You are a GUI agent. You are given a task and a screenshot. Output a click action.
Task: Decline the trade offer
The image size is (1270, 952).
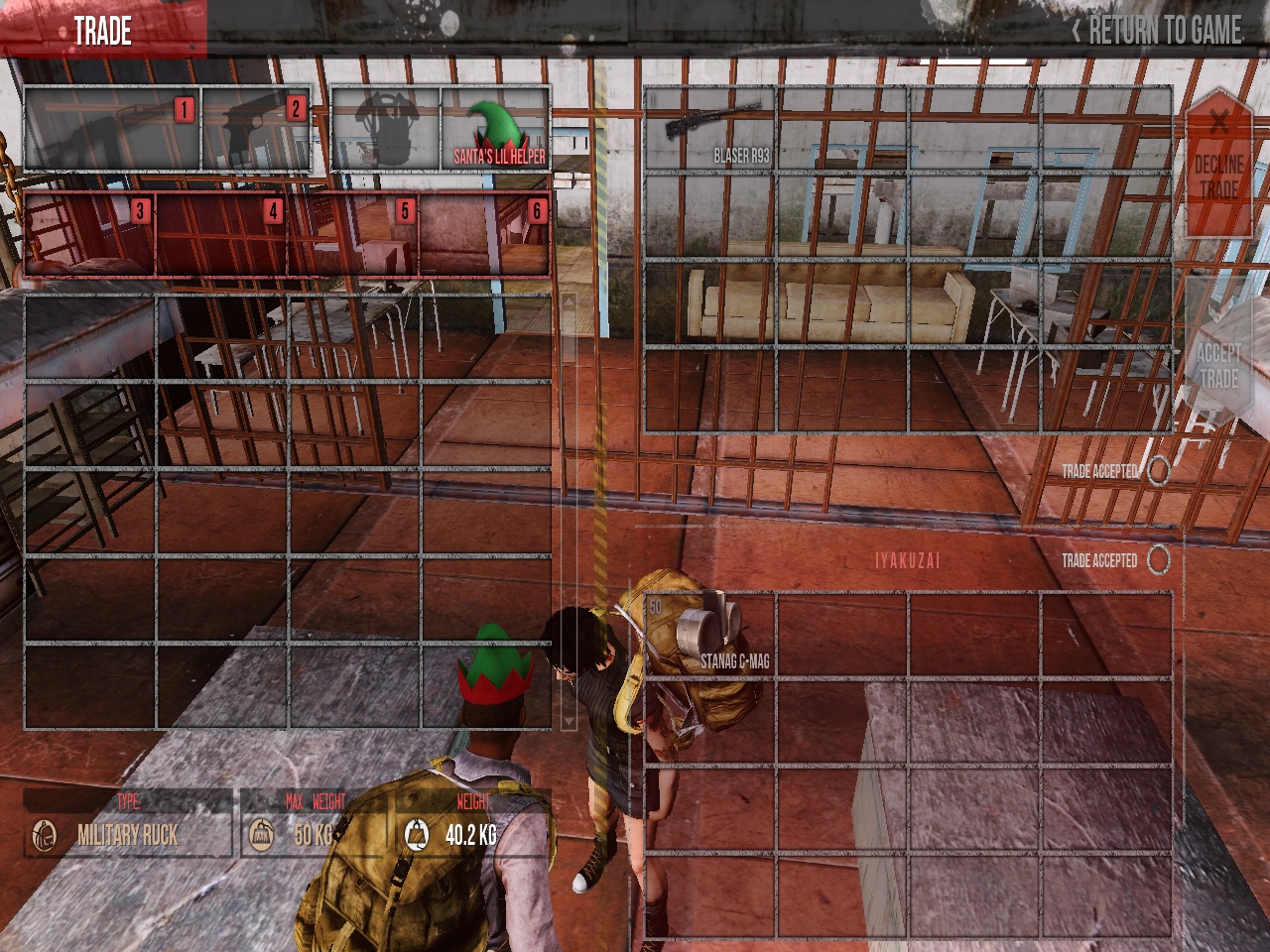click(x=1218, y=164)
